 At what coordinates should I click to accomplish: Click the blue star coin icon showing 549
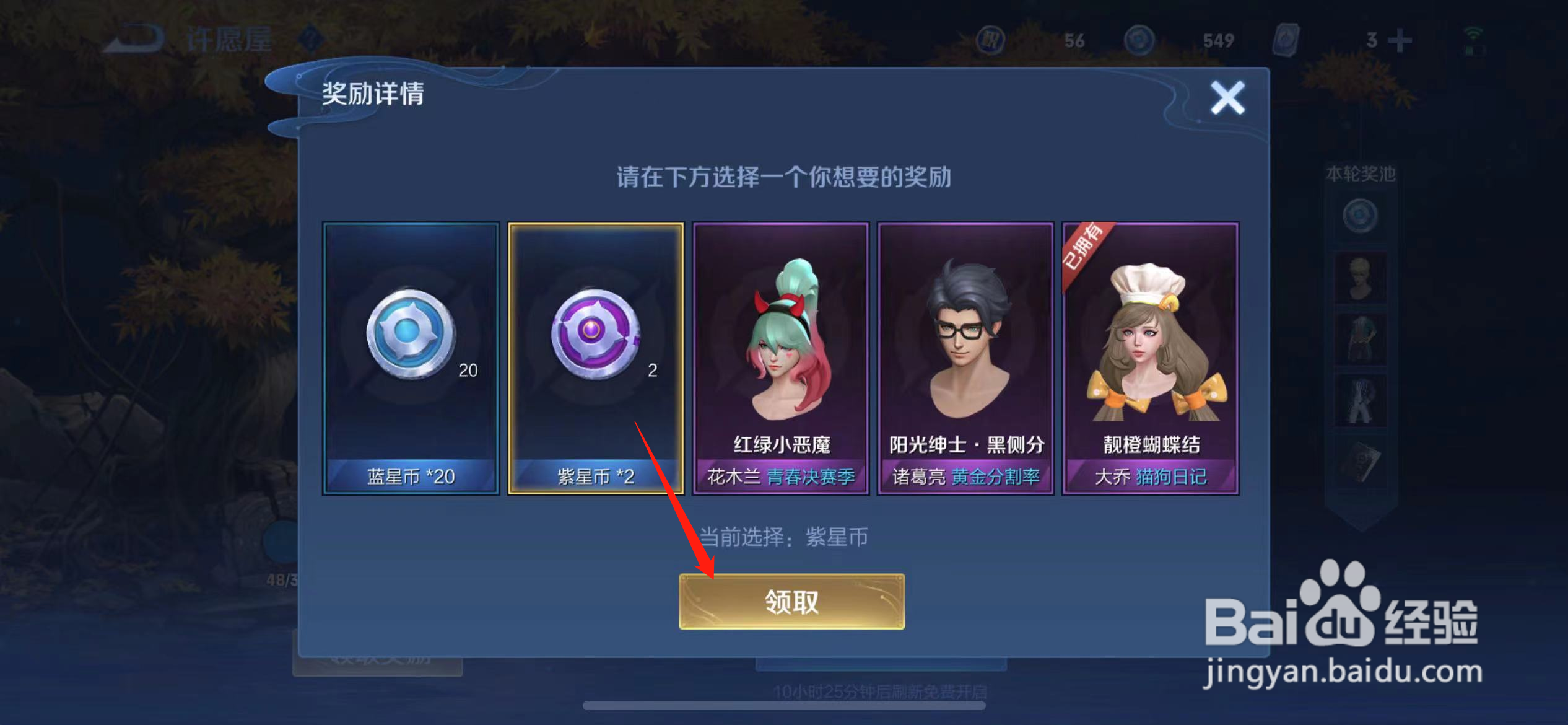(1139, 38)
